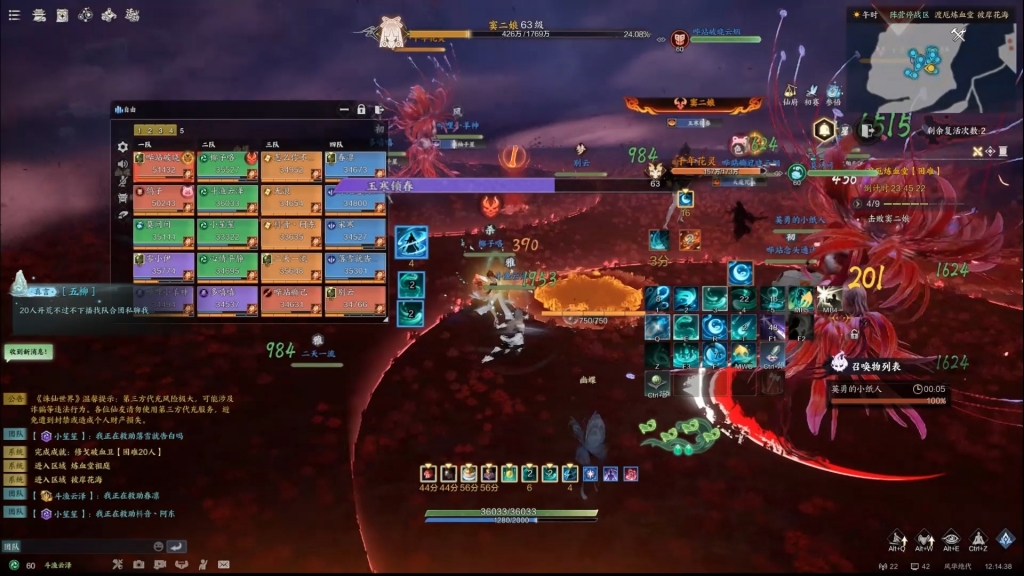Minimize the raid team panel

(343, 109)
